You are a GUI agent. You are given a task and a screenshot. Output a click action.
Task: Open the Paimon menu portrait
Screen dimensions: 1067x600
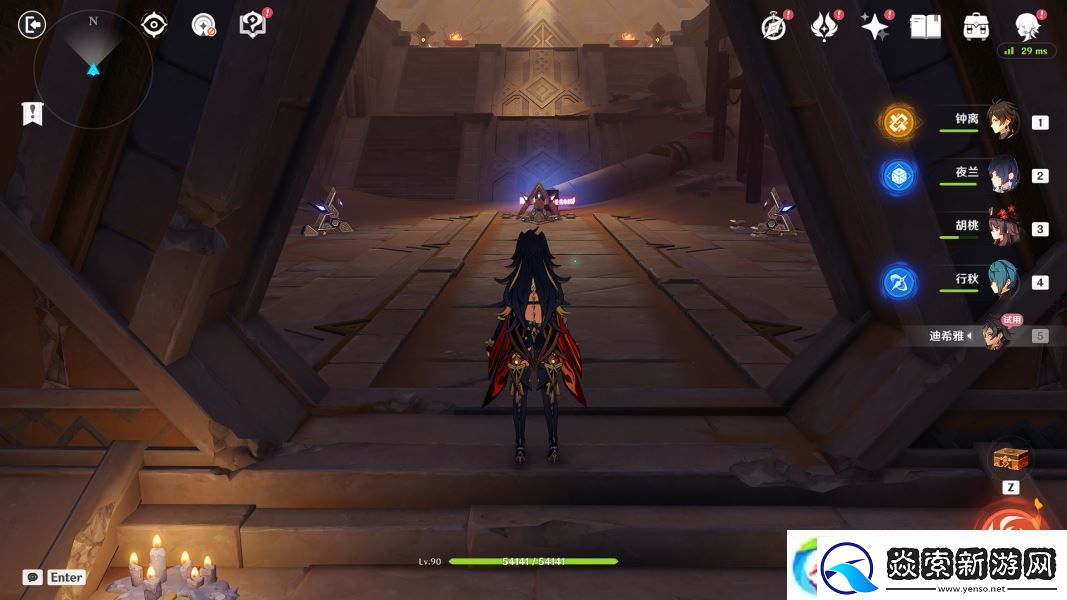coord(1026,26)
